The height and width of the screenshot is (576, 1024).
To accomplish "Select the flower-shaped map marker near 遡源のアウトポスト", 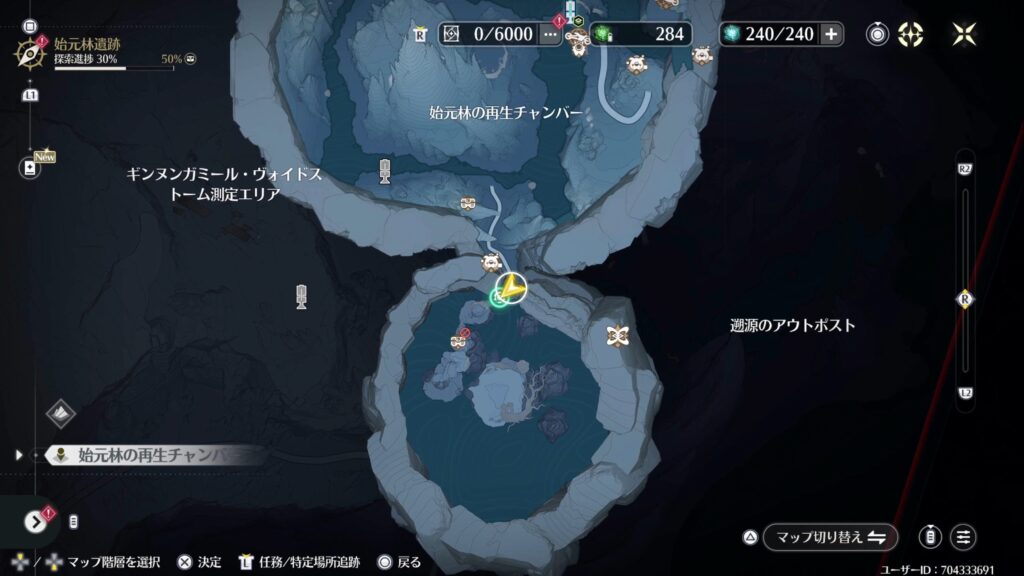I will (617, 336).
